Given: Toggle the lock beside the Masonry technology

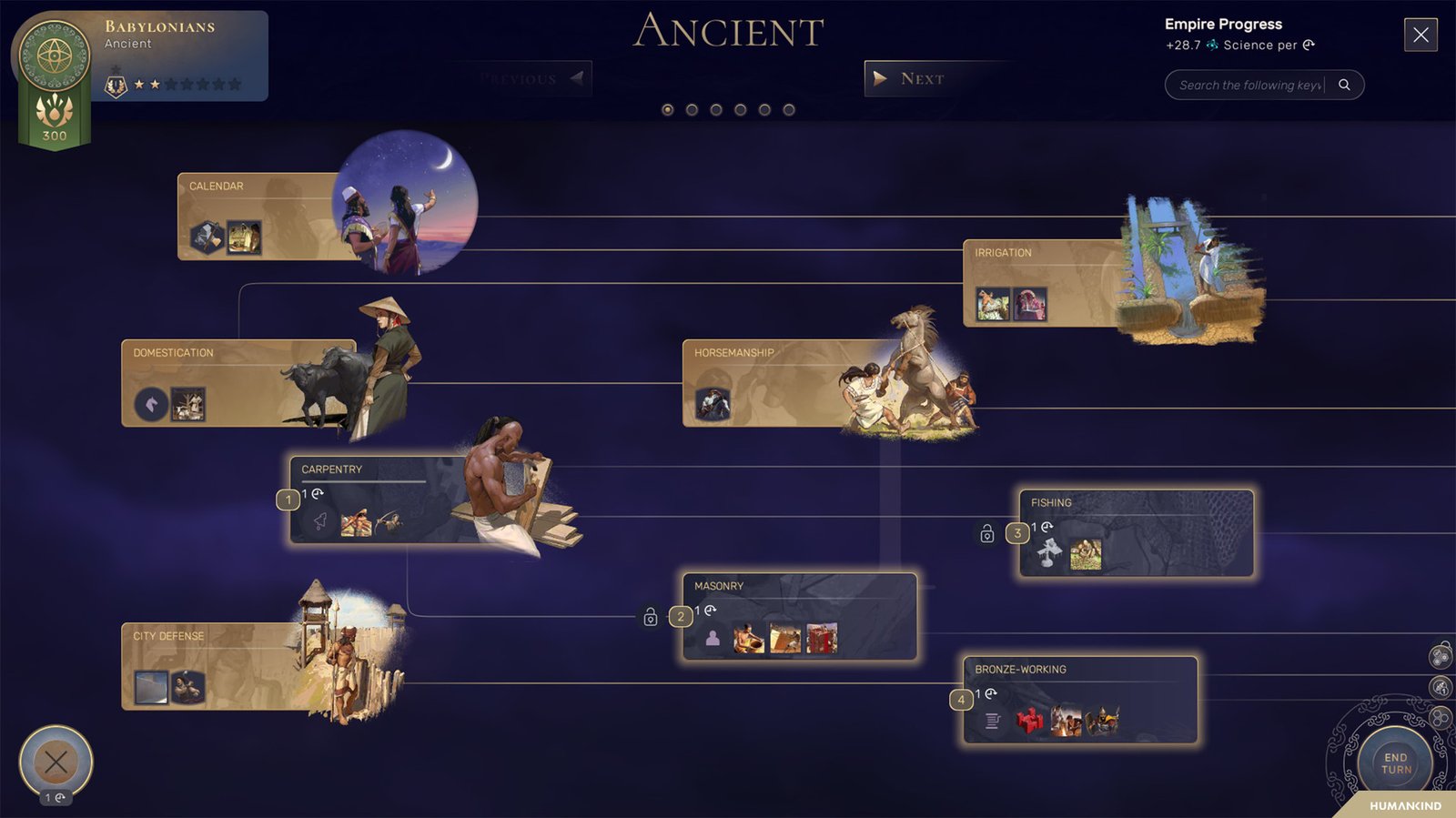Looking at the screenshot, I should (652, 617).
